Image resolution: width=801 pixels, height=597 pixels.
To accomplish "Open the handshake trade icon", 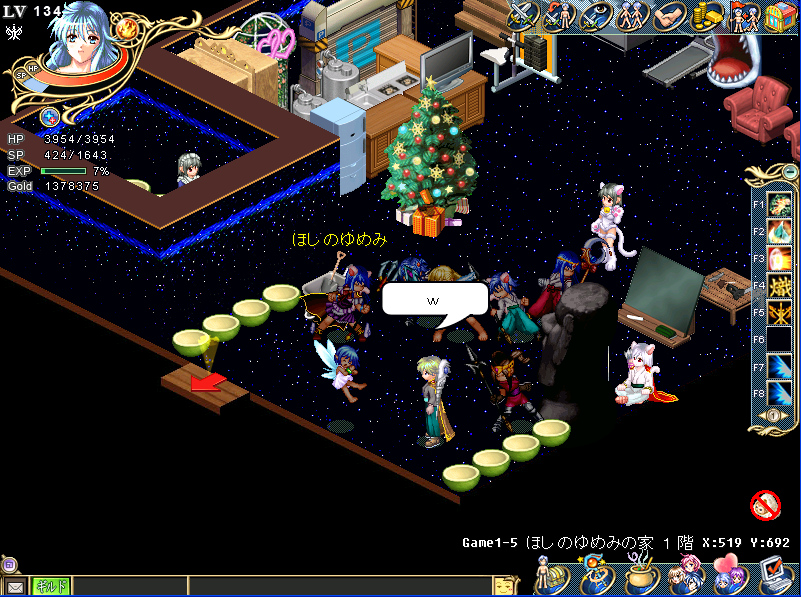I will coord(667,15).
